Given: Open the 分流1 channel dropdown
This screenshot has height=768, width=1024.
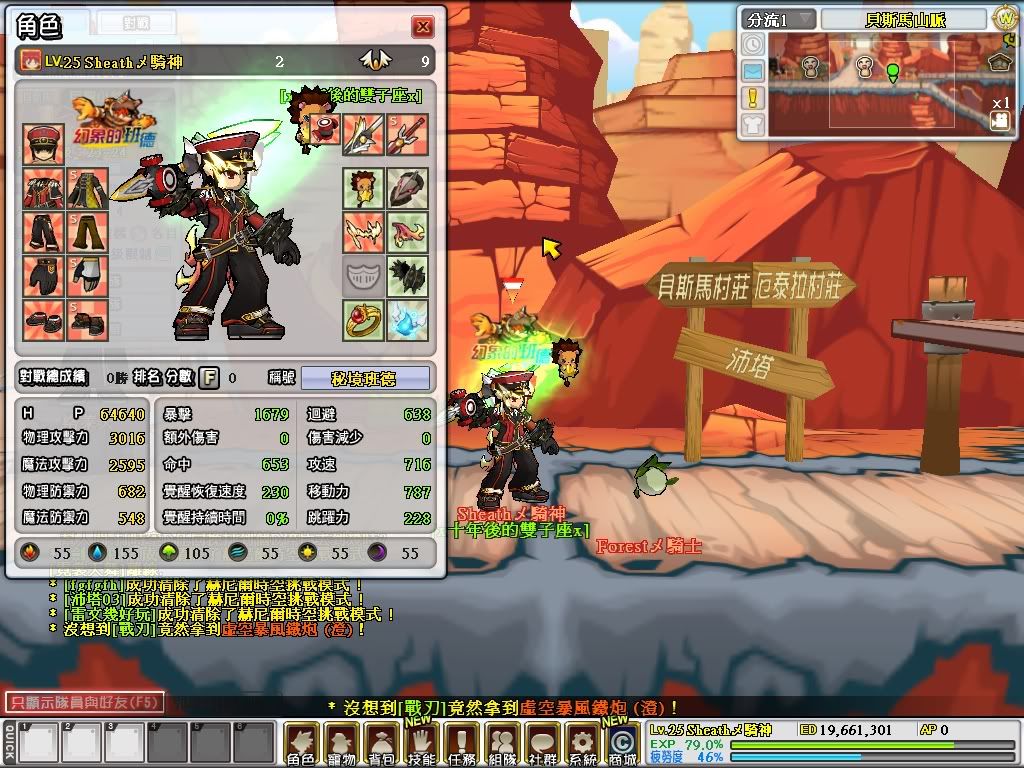Looking at the screenshot, I should tap(778, 19).
